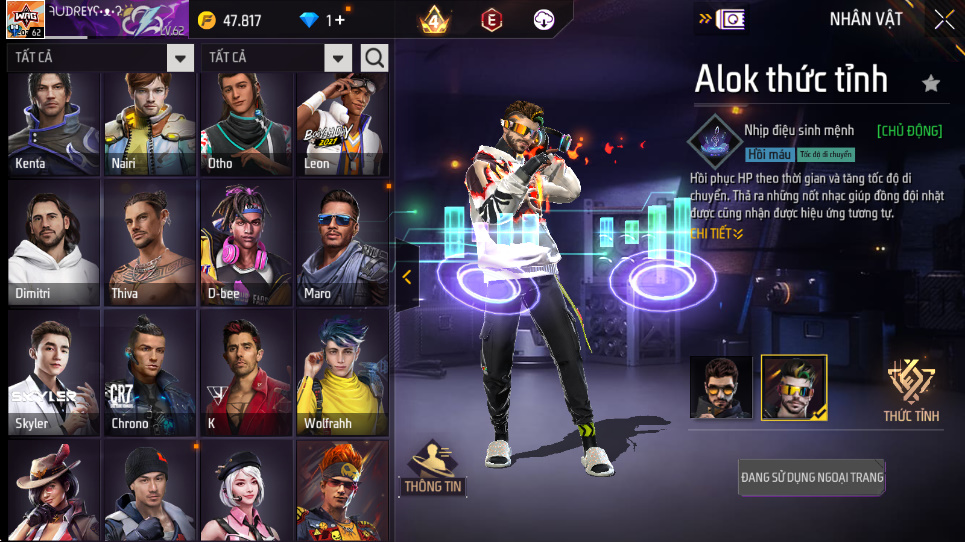This screenshot has height=542, width=965.
Task: Click the character search magnifier button
Action: pyautogui.click(x=374, y=58)
